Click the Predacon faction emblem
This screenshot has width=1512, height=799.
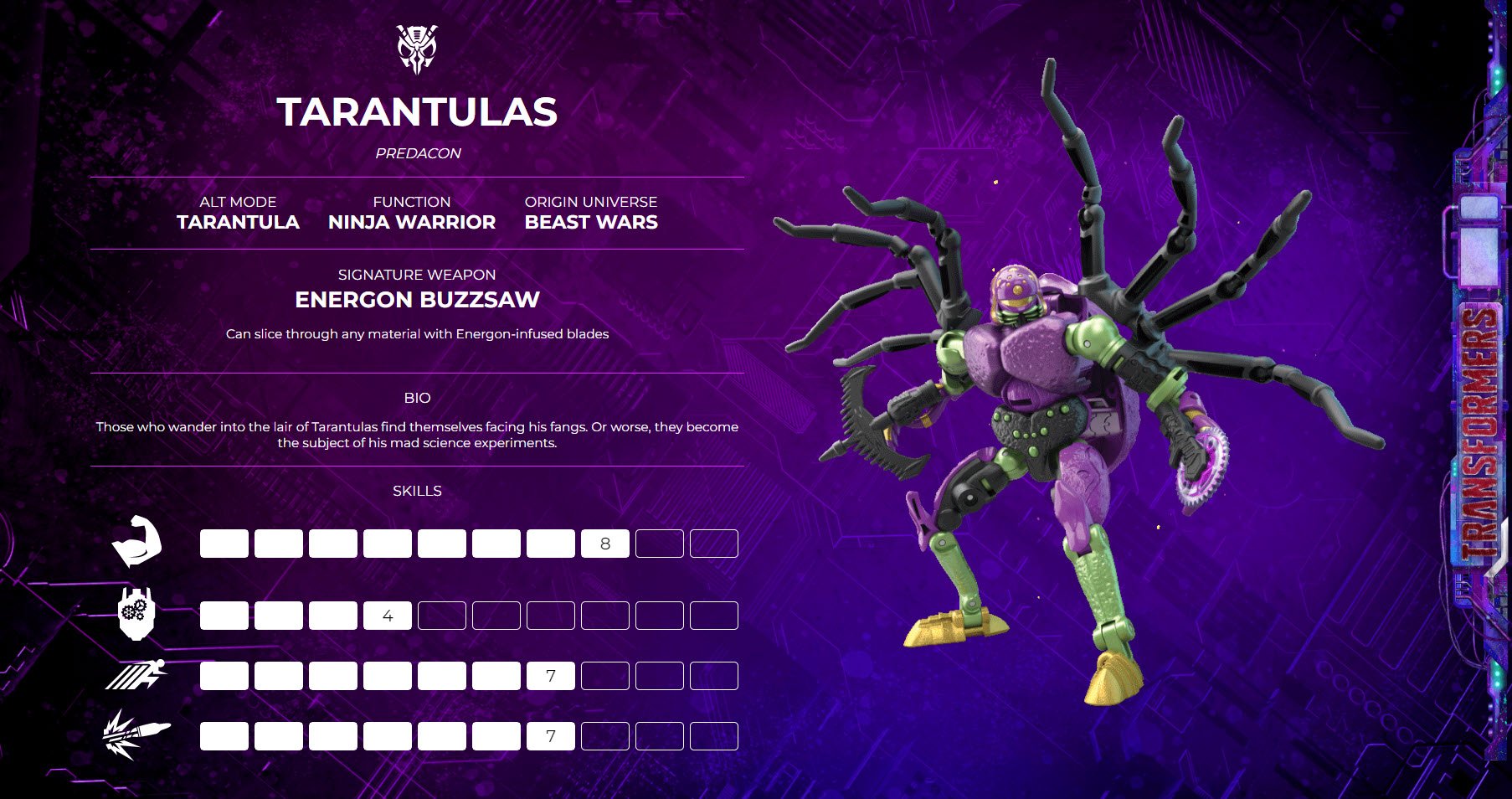click(417, 49)
